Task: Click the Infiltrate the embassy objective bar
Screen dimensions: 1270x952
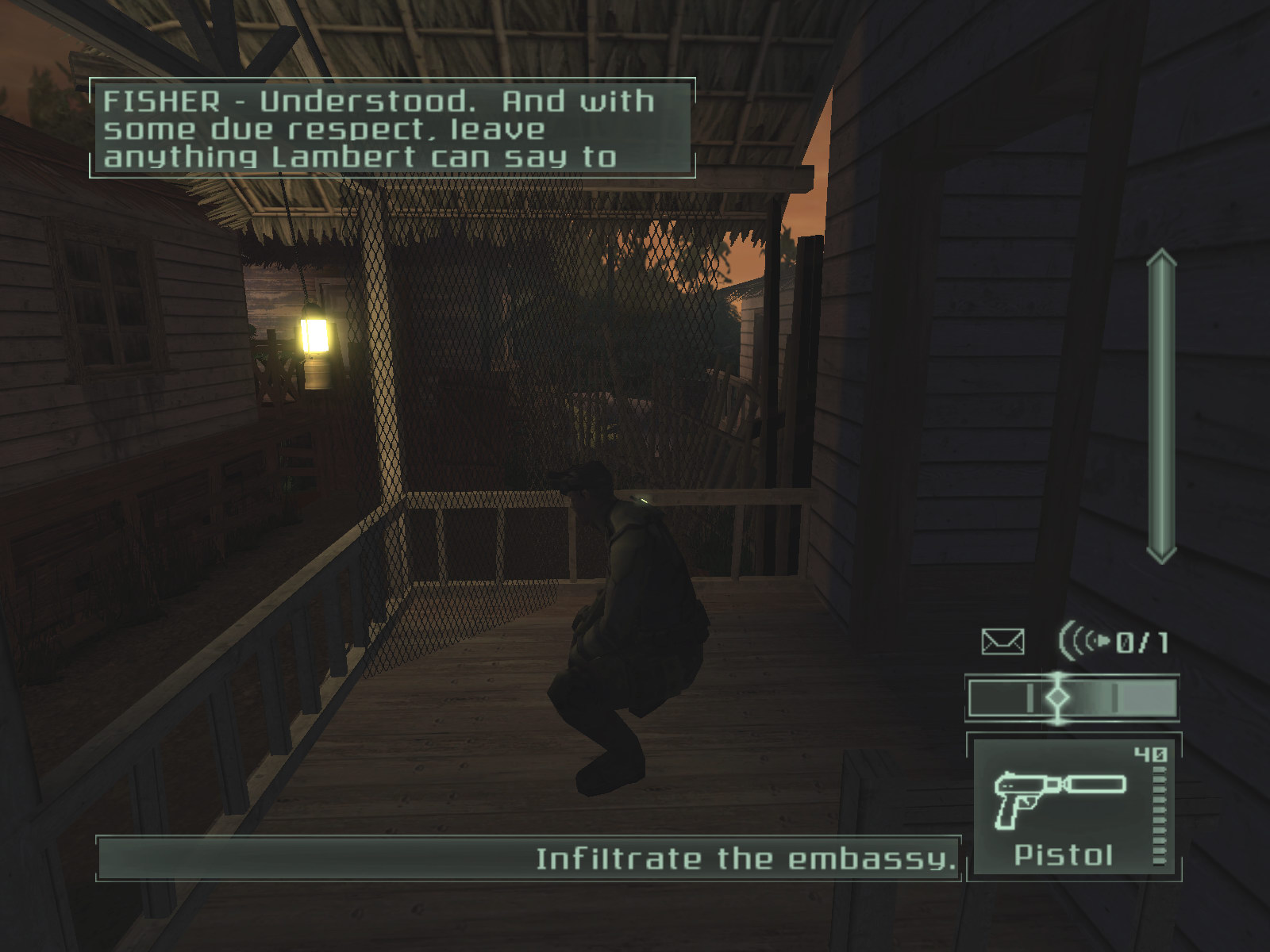Action: tap(528, 858)
